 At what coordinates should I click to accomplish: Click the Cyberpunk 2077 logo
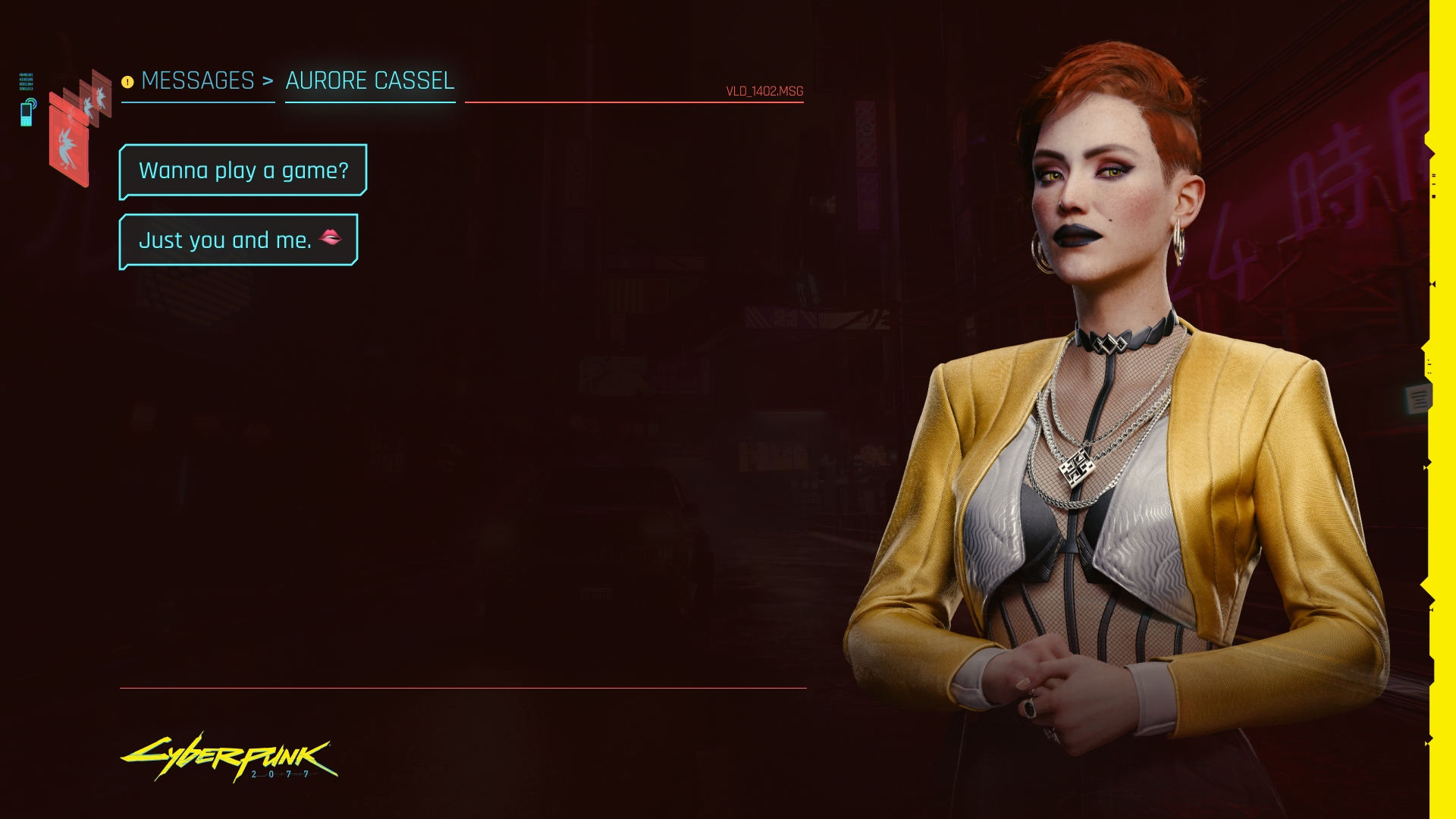click(x=228, y=757)
